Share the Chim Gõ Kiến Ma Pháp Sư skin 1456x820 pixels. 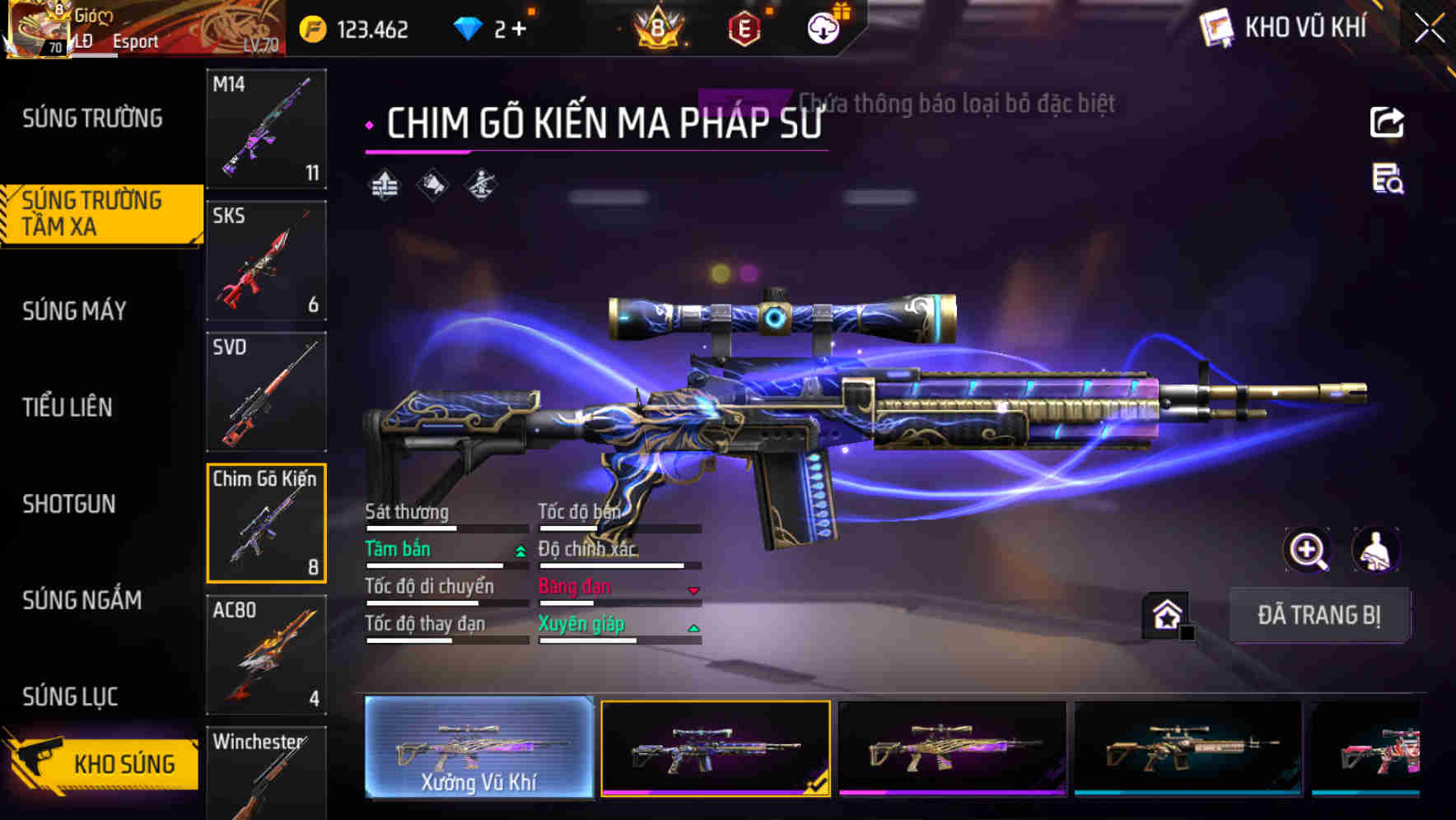pos(1387,122)
